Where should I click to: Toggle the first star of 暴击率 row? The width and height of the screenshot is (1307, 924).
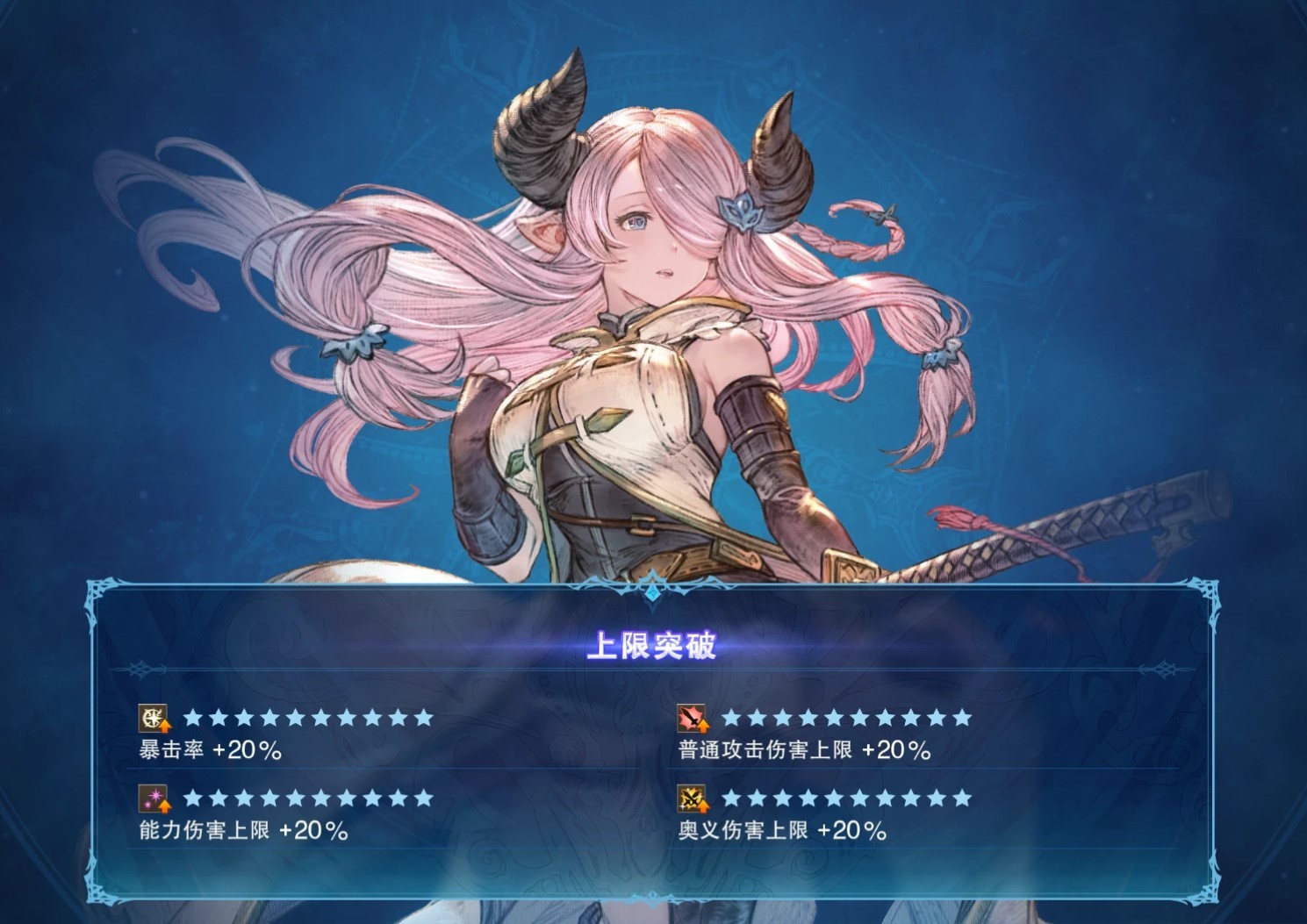pyautogui.click(x=192, y=720)
